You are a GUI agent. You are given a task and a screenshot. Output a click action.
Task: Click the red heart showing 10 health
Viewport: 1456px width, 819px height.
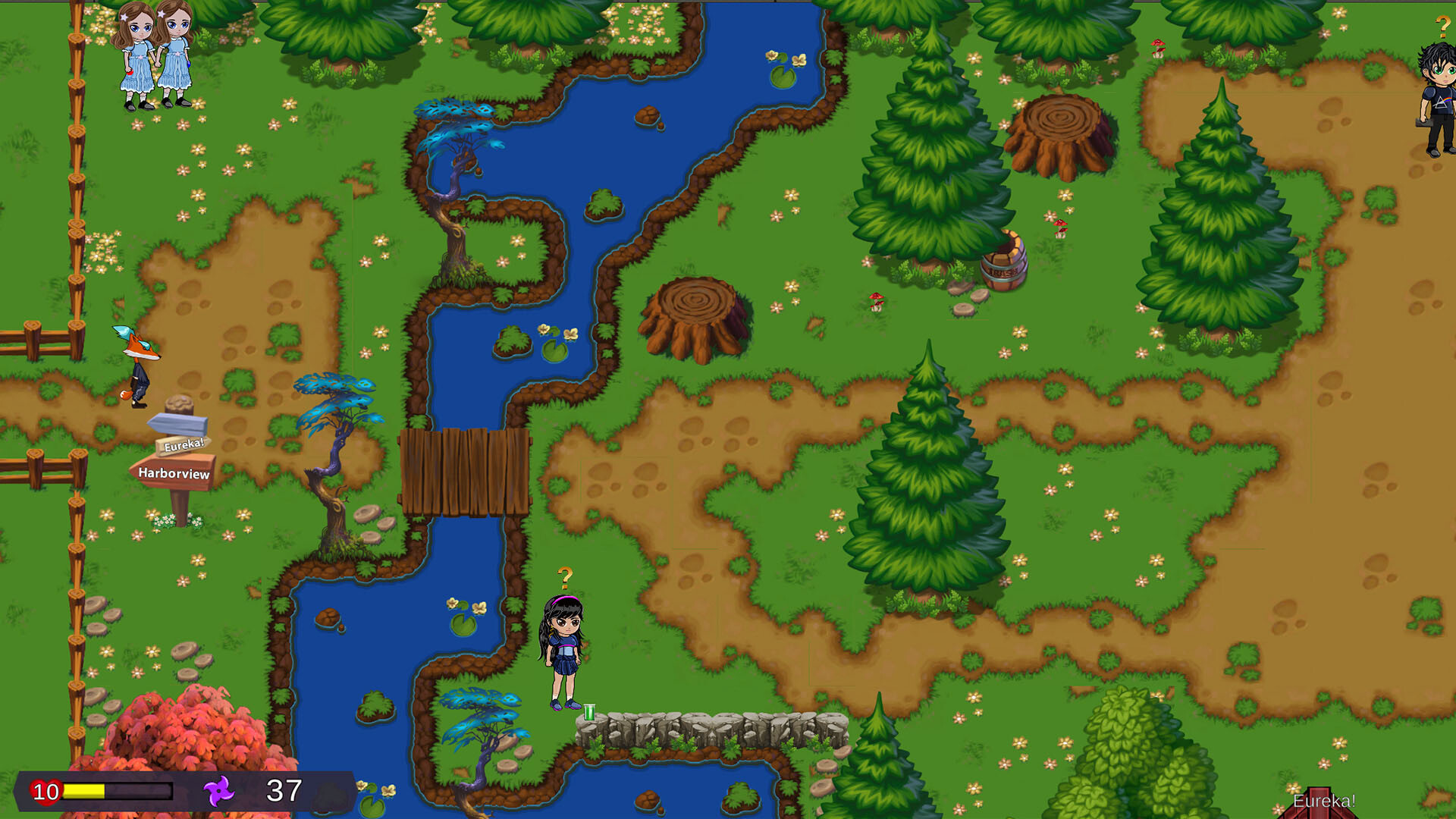point(47,792)
